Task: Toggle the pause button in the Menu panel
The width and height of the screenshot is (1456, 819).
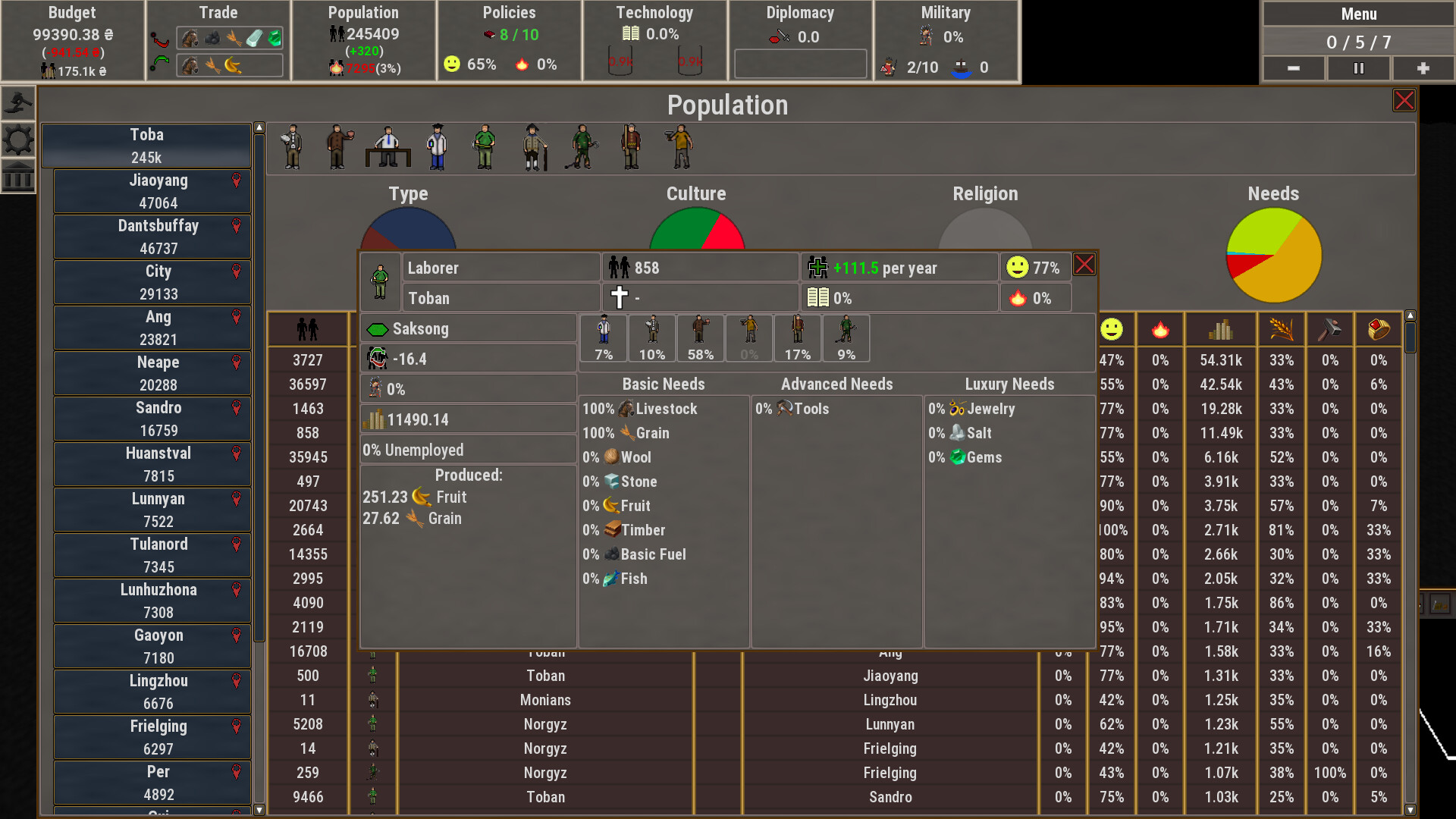Action: [x=1357, y=68]
